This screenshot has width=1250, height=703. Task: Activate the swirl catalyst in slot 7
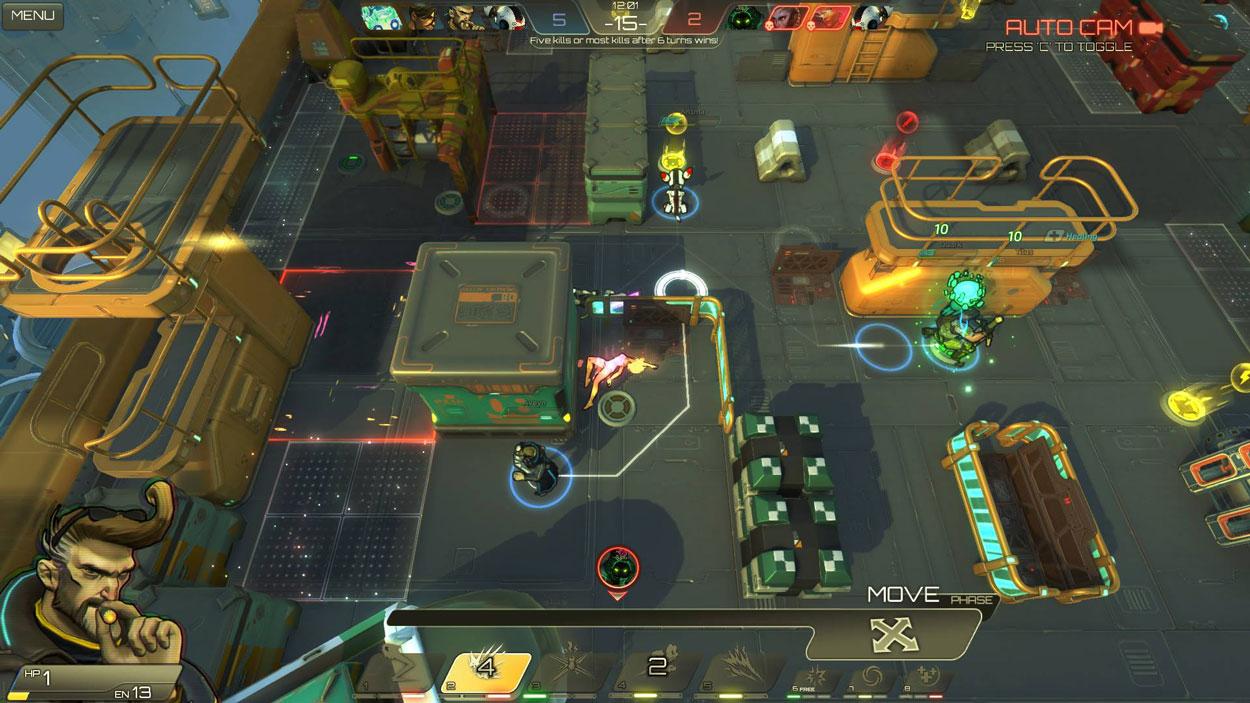867,673
